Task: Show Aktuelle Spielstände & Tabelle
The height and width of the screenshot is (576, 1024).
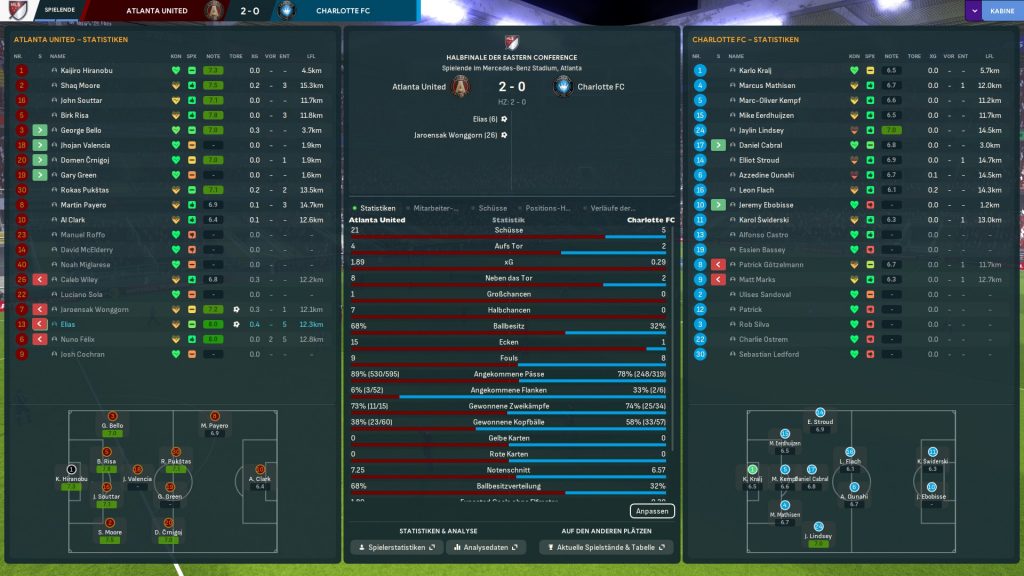Action: pyautogui.click(x=606, y=548)
